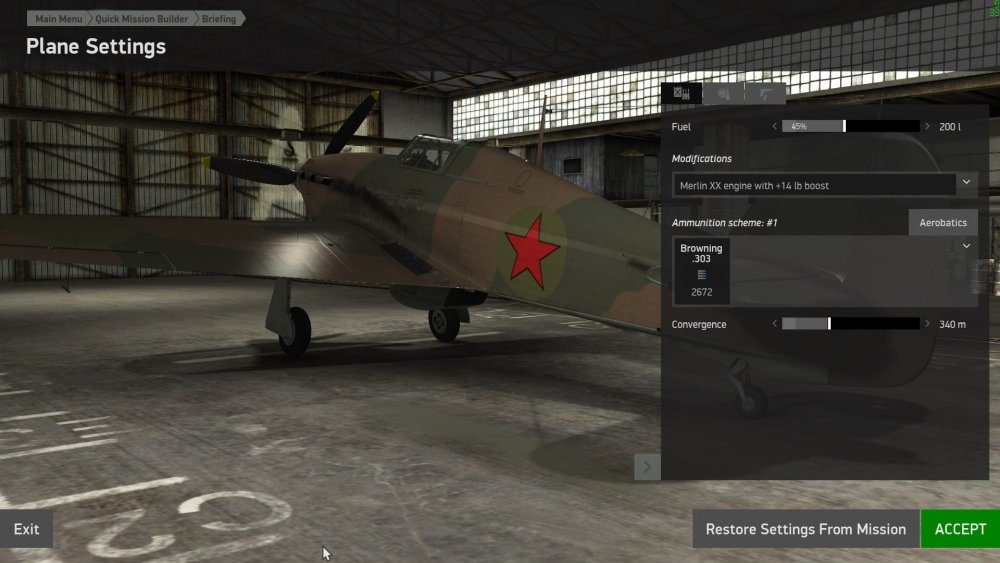1000x563 pixels.
Task: Open Quick Mission Builder breadcrumb
Action: tap(139, 18)
